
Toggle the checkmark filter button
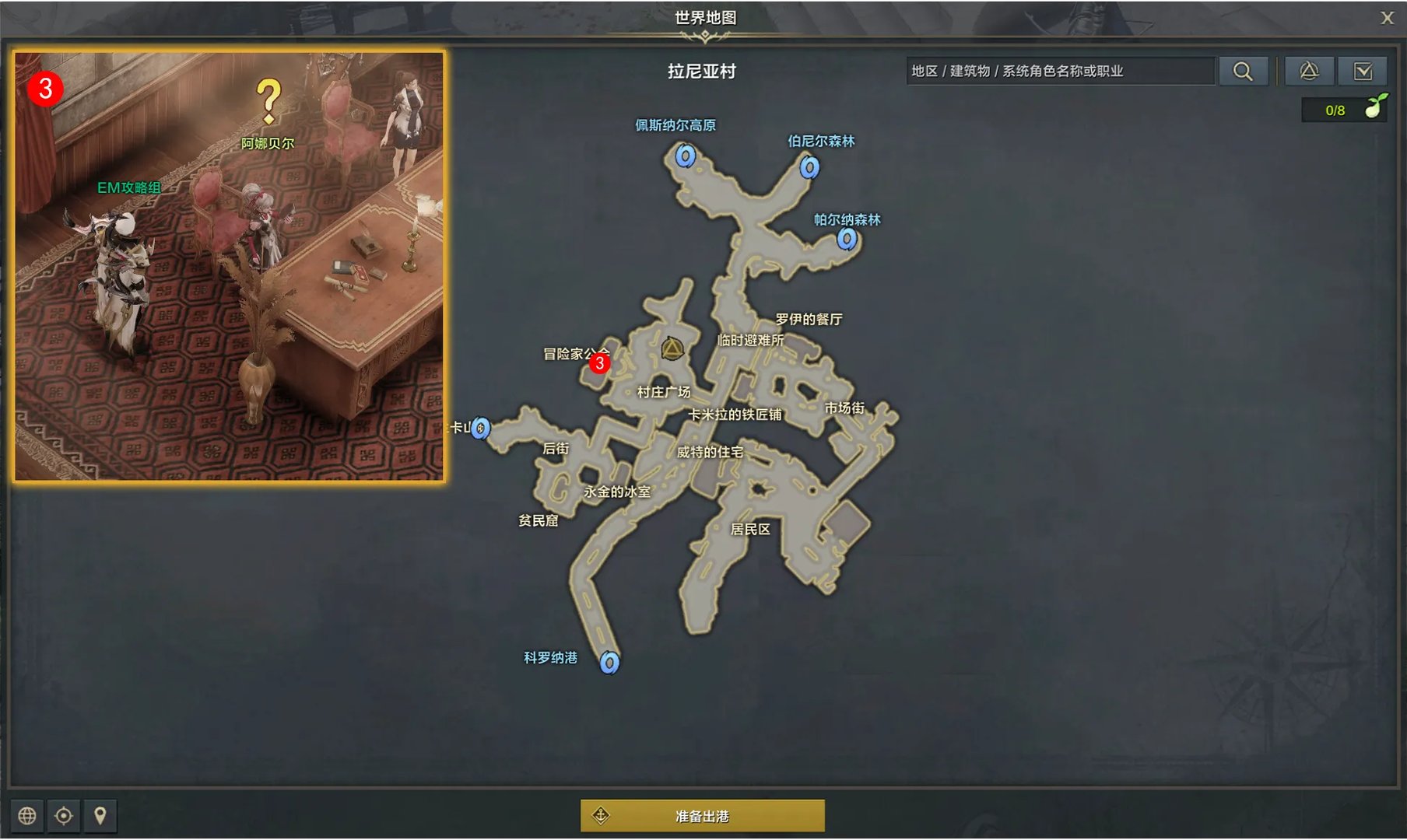(x=1363, y=72)
